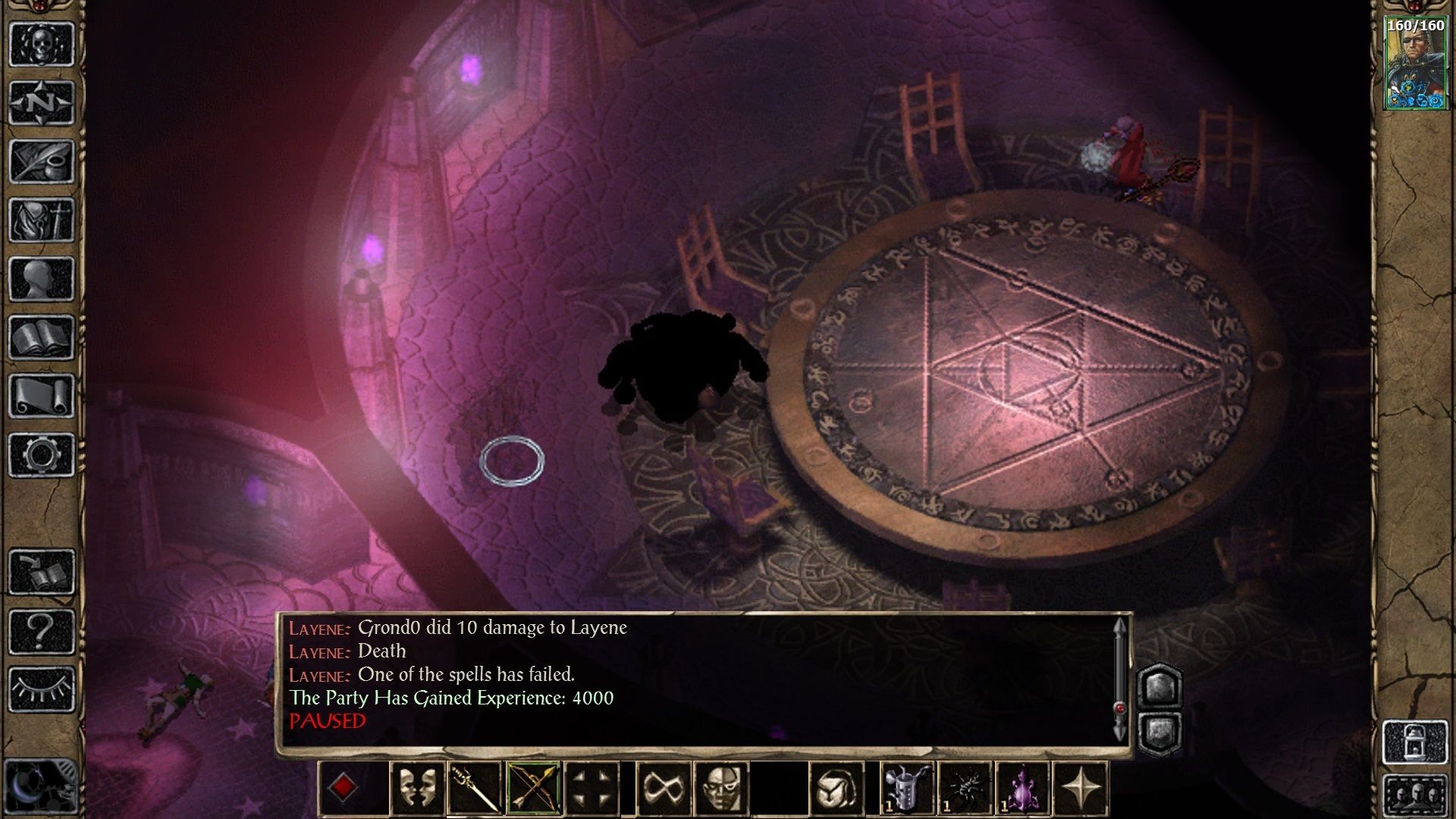Image resolution: width=1456 pixels, height=819 pixels.
Task: Open special abilities star button
Action: coord(1081,788)
